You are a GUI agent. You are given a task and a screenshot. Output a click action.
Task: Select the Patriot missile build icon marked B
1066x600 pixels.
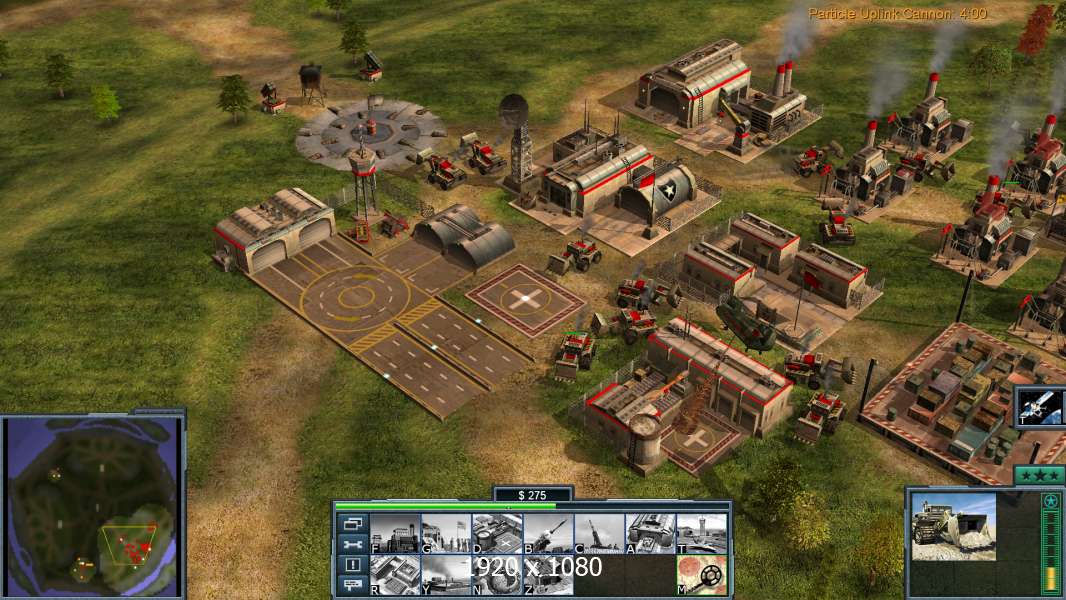548,533
